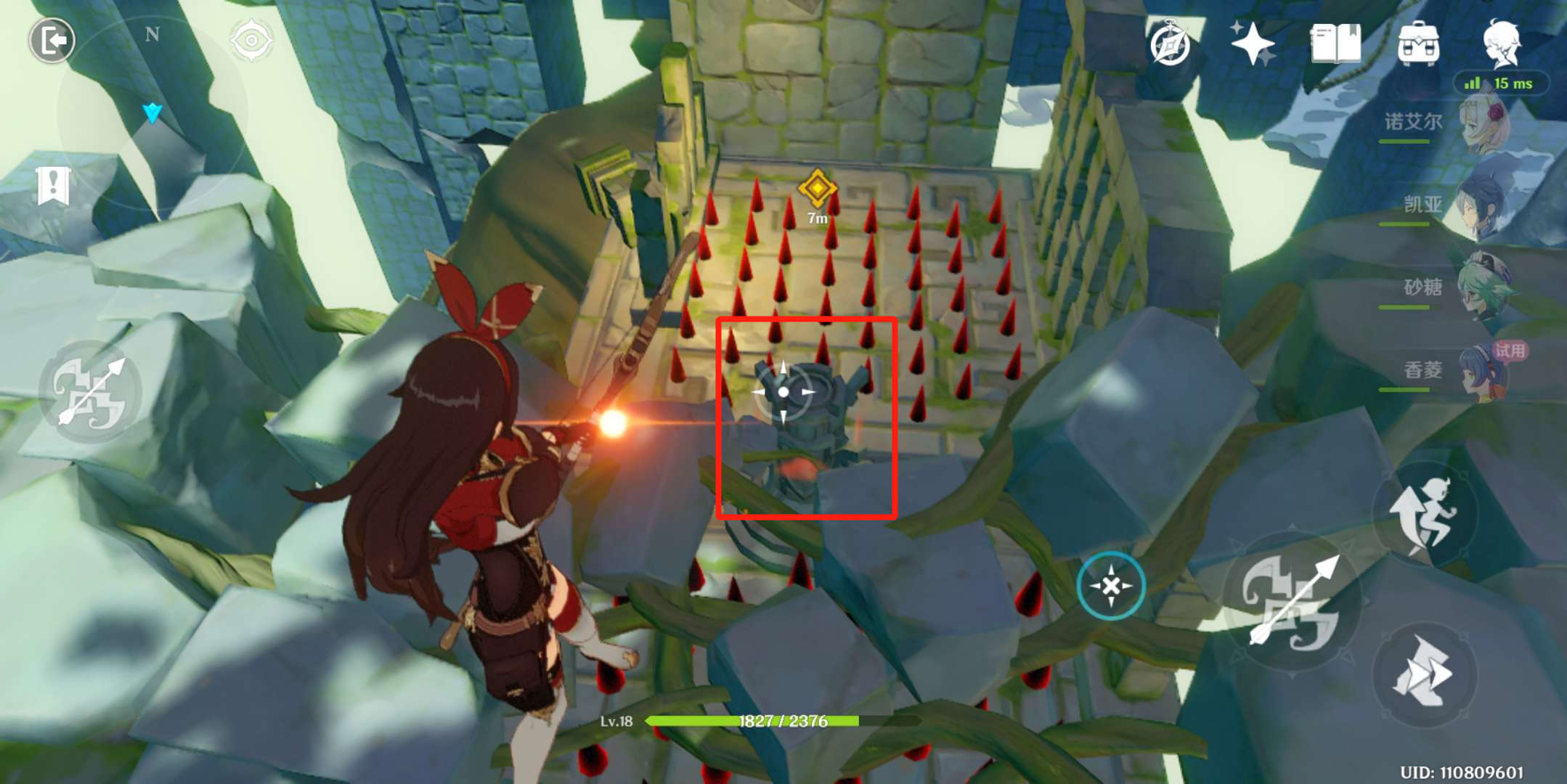The image size is (1567, 784).
Task: Open the backpack inventory
Action: pos(1418,44)
